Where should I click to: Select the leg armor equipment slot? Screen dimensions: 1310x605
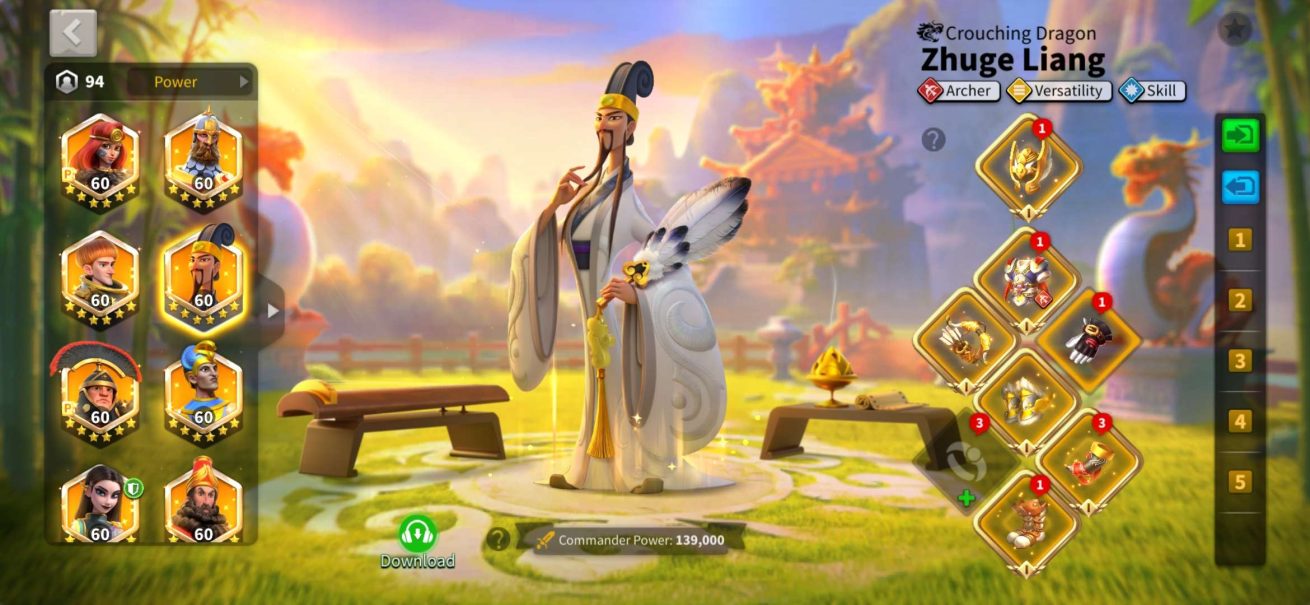pyautogui.click(x=1027, y=401)
